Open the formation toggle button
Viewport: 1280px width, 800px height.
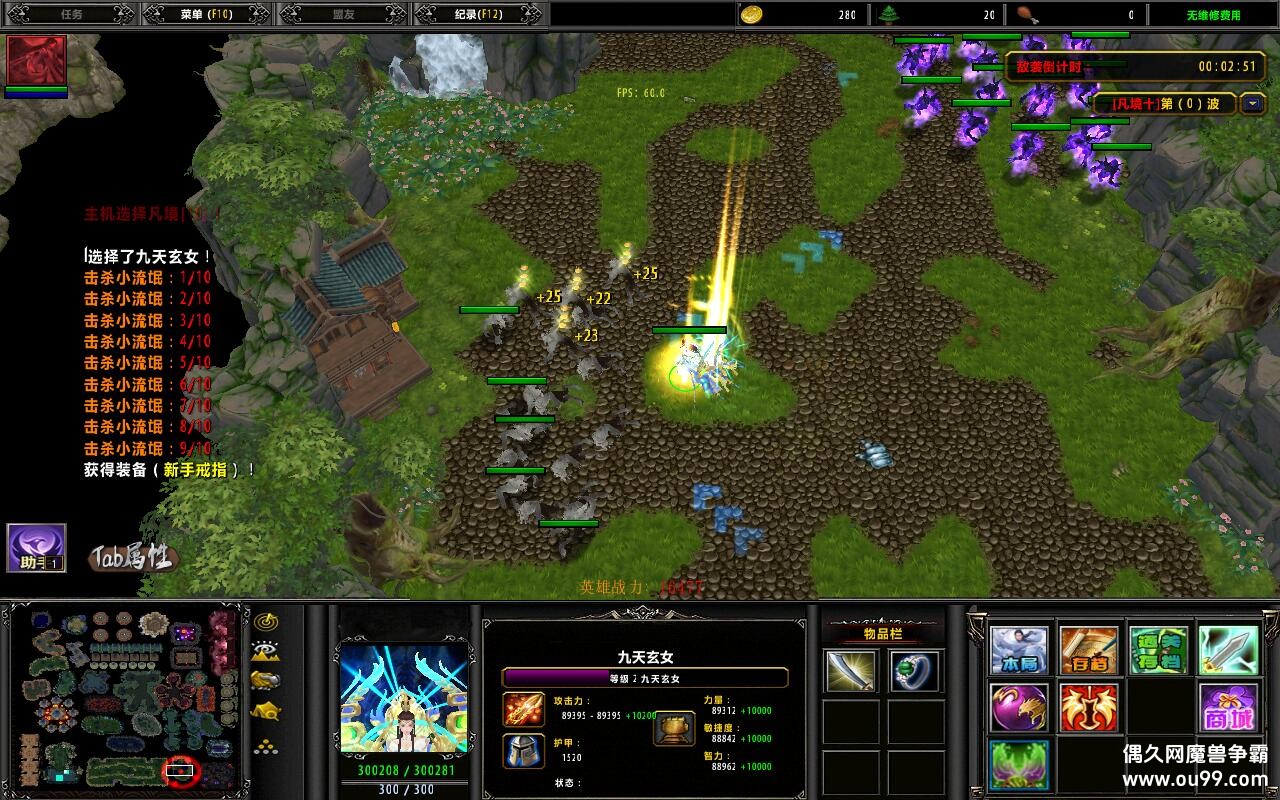coord(265,746)
